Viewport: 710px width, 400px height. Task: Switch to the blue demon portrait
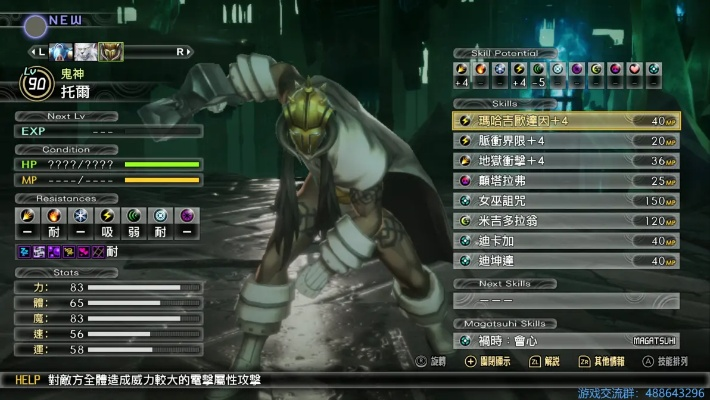62,52
